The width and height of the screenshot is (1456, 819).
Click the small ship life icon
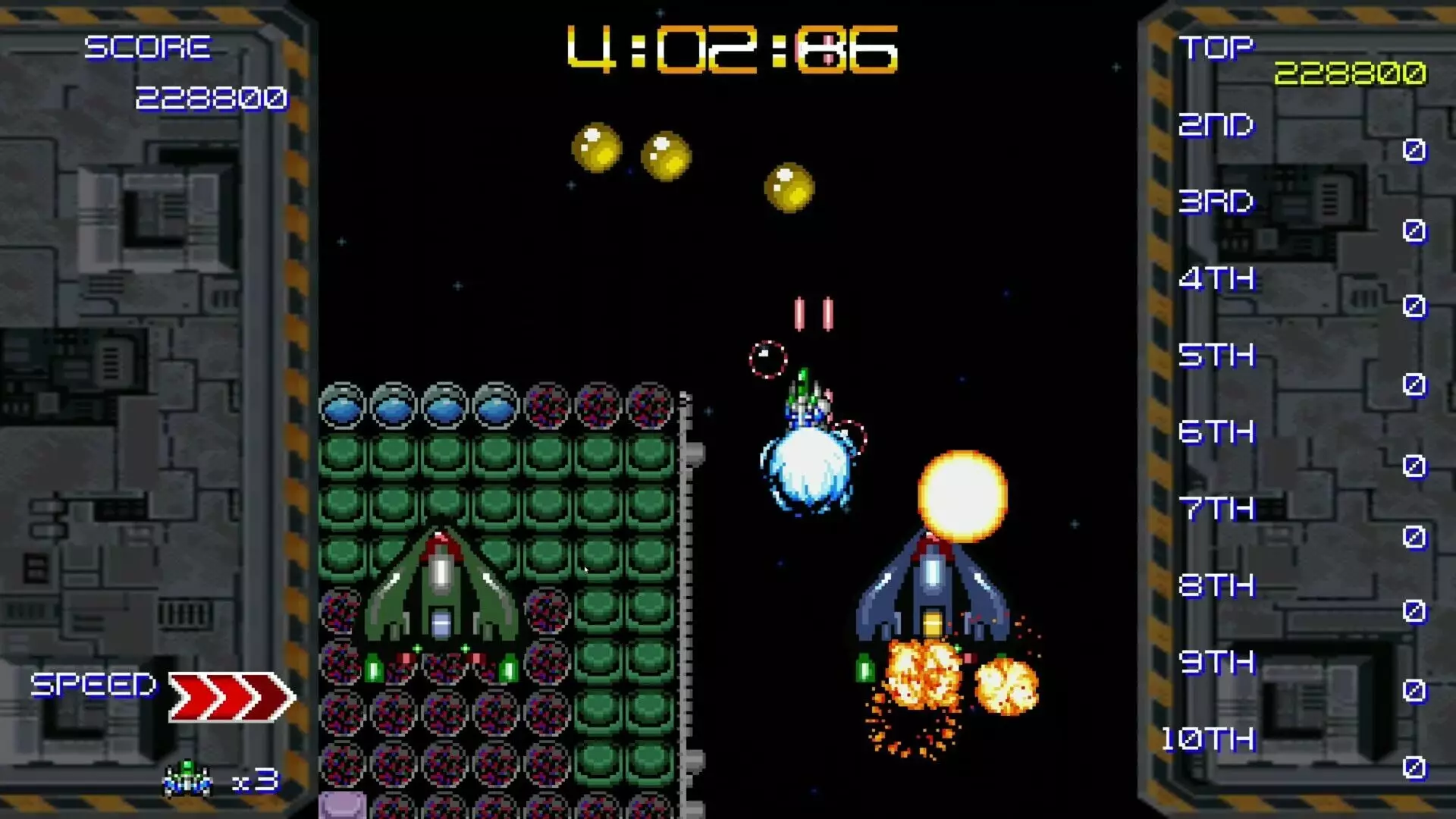[x=186, y=777]
